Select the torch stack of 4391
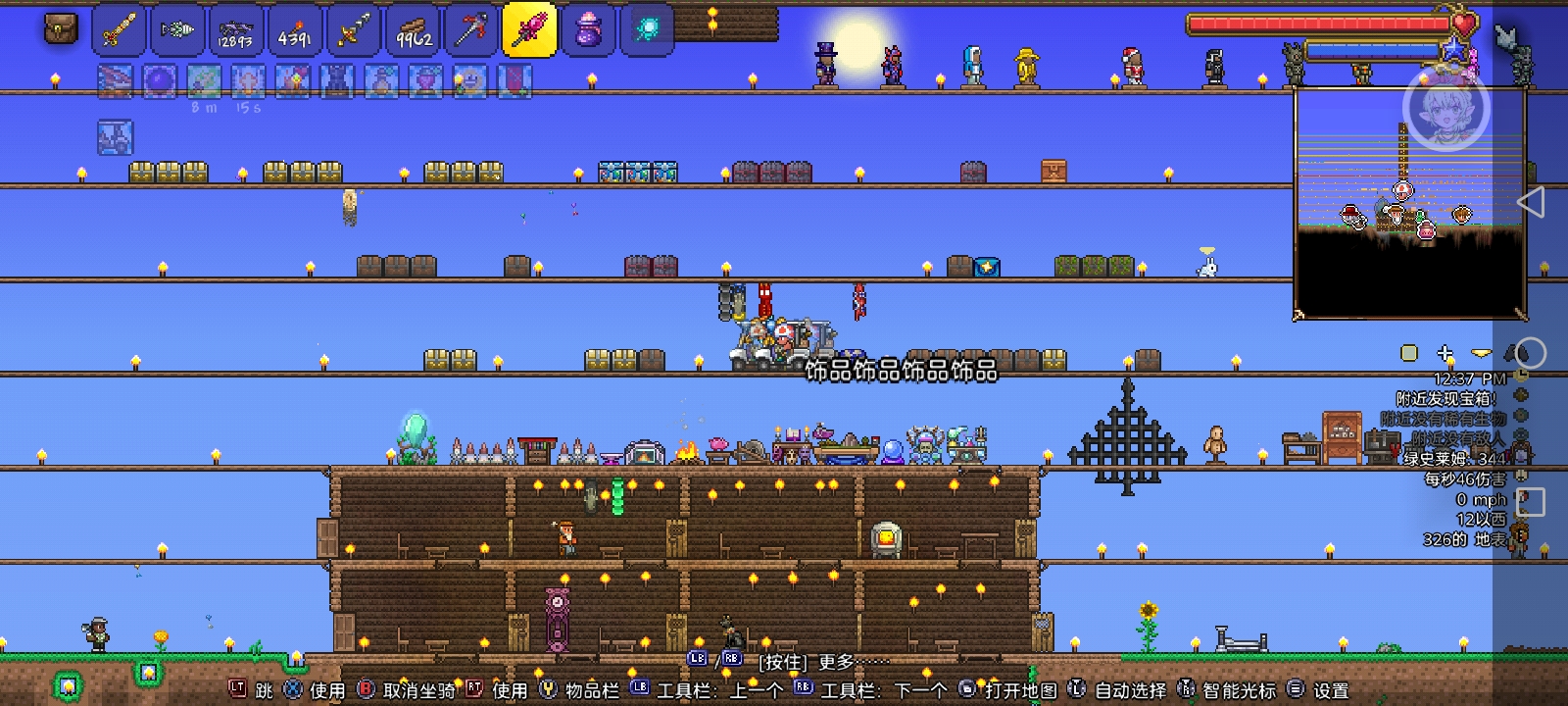Screen dimensions: 1568x706 tap(295, 30)
